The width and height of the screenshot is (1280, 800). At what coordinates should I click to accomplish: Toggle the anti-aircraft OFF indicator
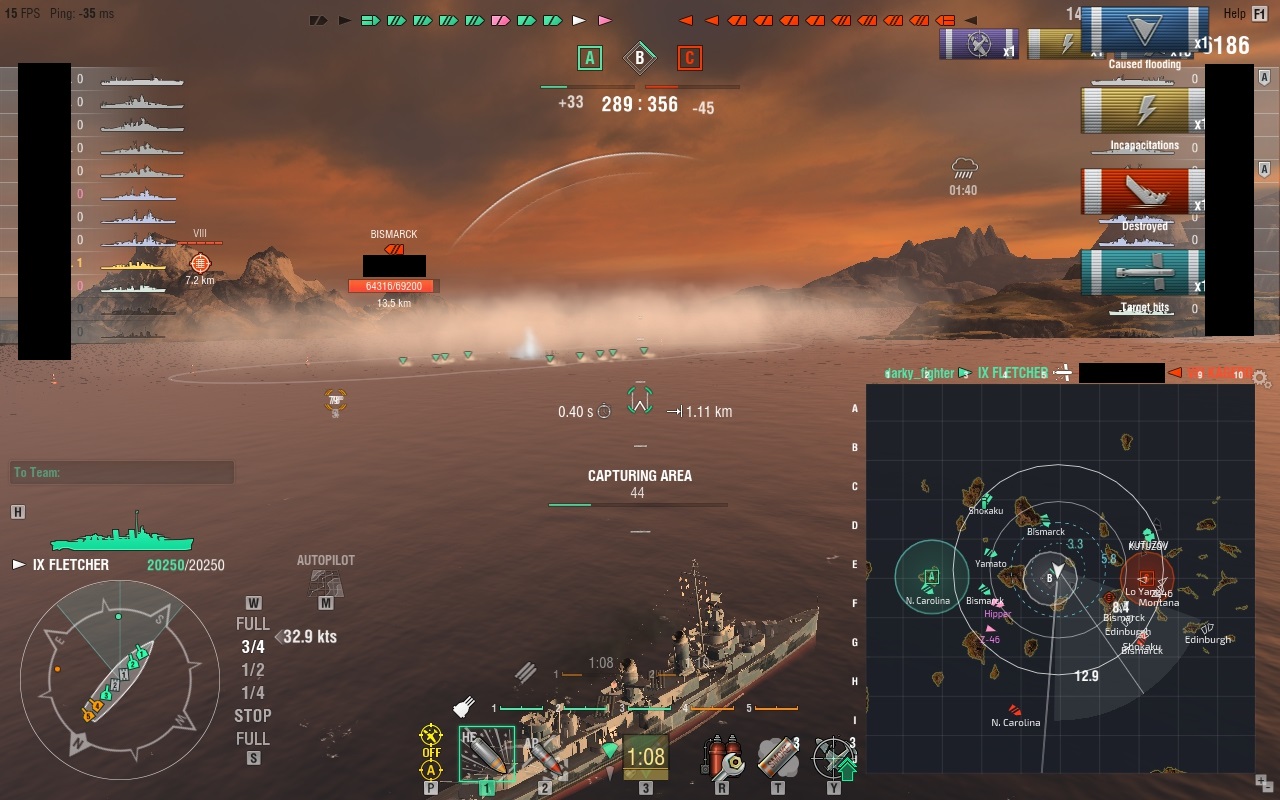pos(431,752)
